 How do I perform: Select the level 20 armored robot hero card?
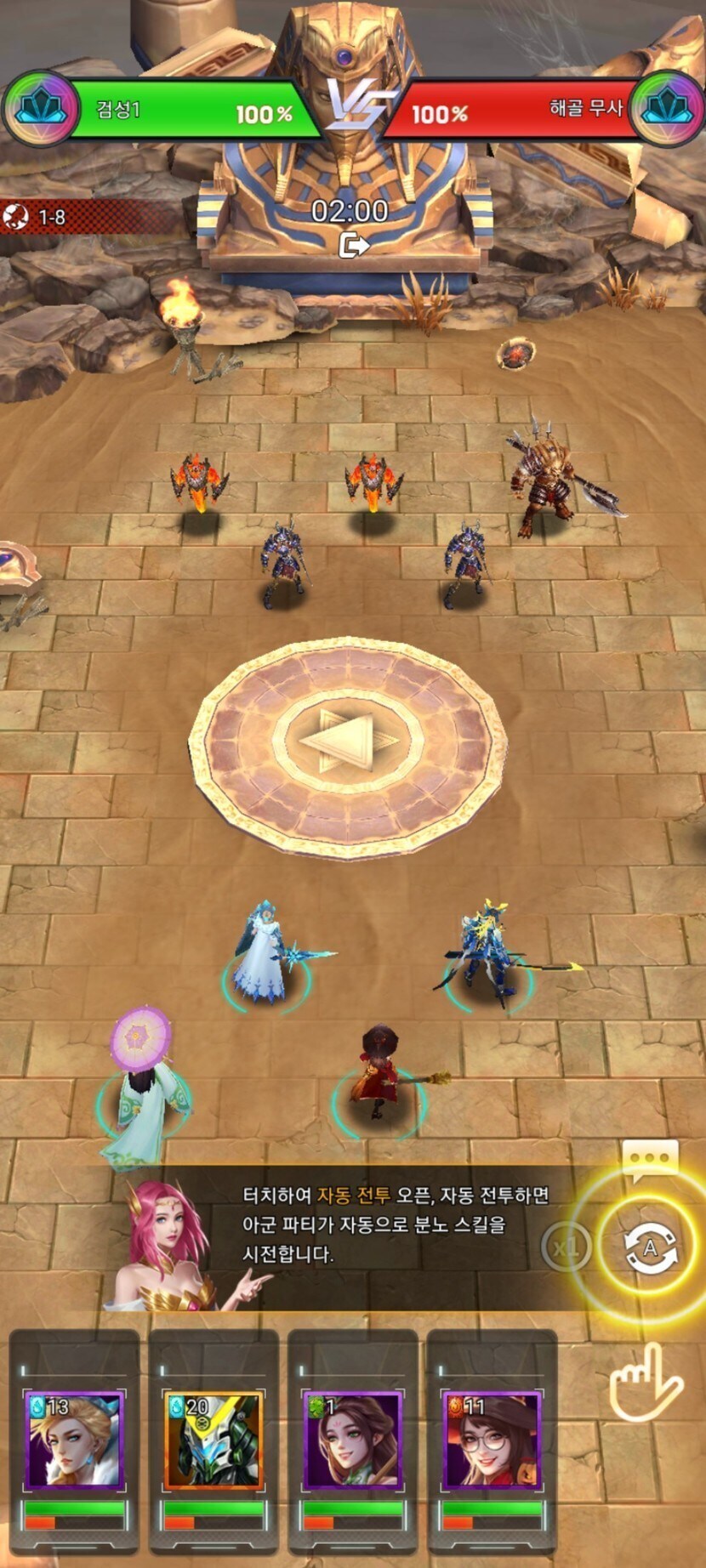point(214,1440)
